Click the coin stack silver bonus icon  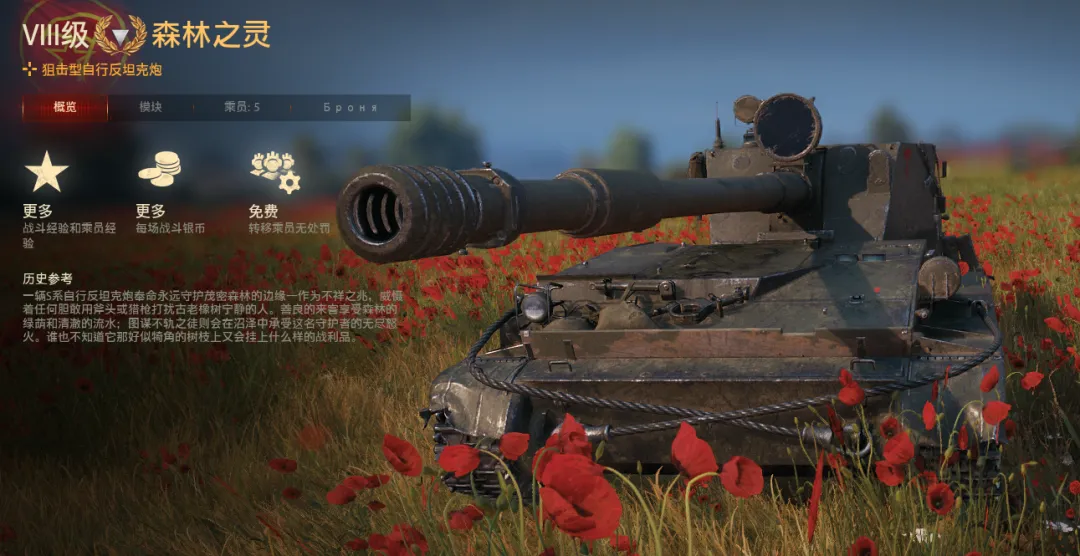point(159,170)
